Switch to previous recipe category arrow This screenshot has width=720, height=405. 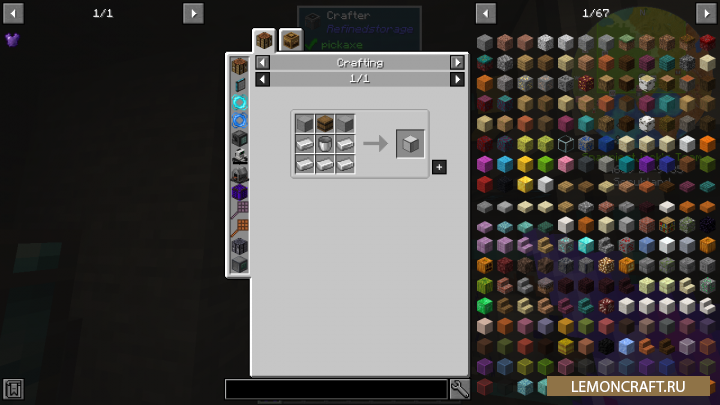coord(263,62)
